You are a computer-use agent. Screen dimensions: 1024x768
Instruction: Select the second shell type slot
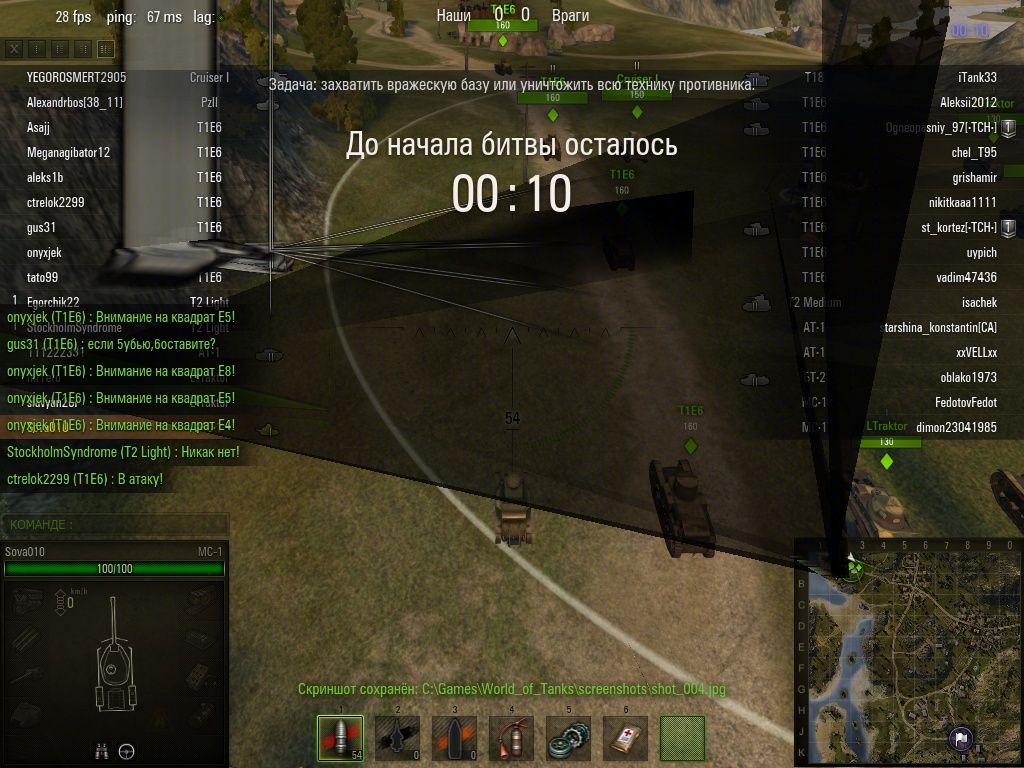pyautogui.click(x=397, y=739)
